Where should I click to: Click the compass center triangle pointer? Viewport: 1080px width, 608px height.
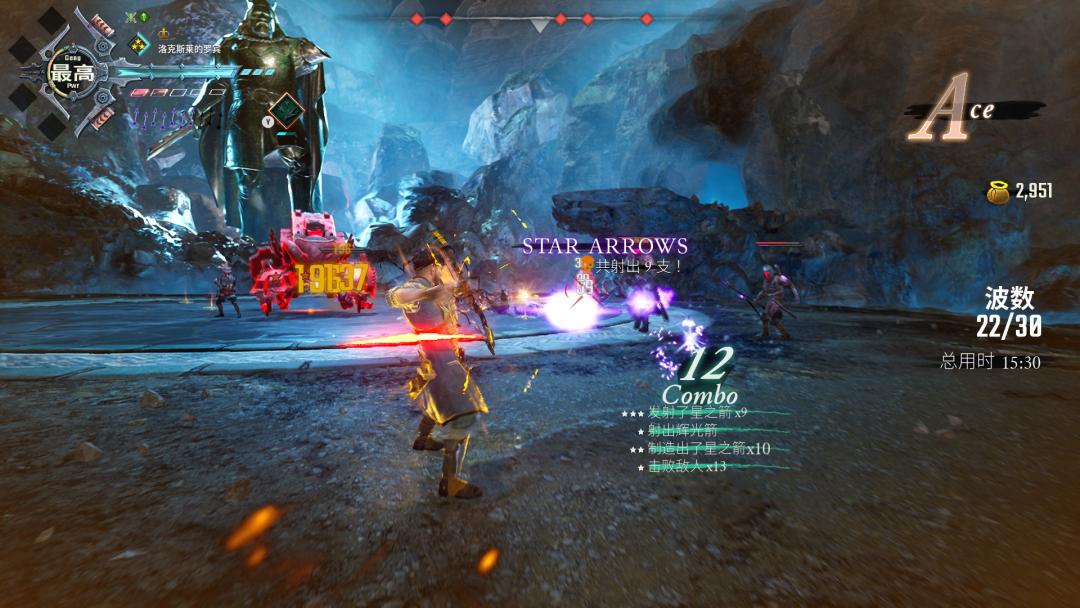click(540, 25)
